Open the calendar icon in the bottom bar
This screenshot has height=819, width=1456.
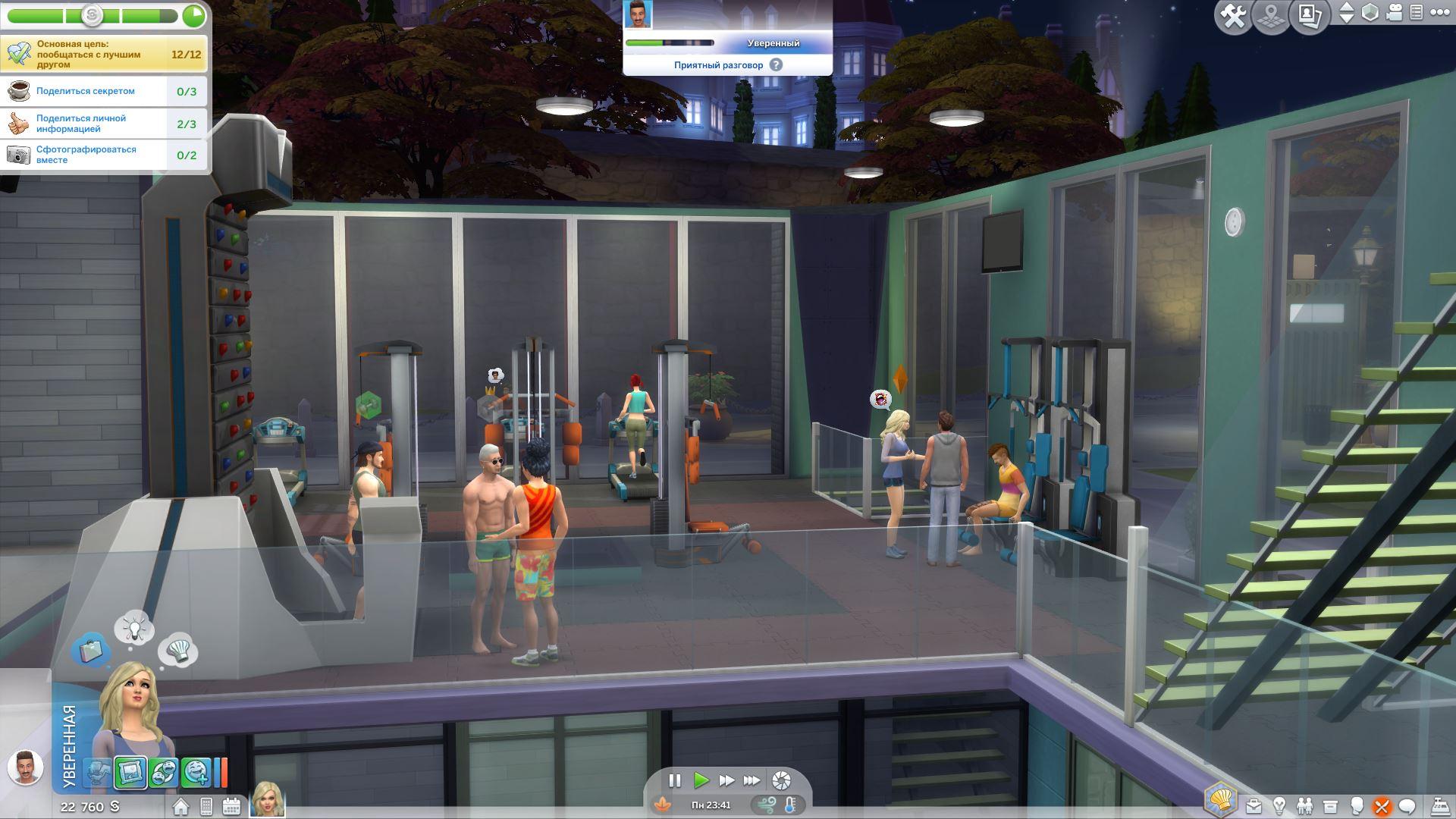tap(231, 806)
